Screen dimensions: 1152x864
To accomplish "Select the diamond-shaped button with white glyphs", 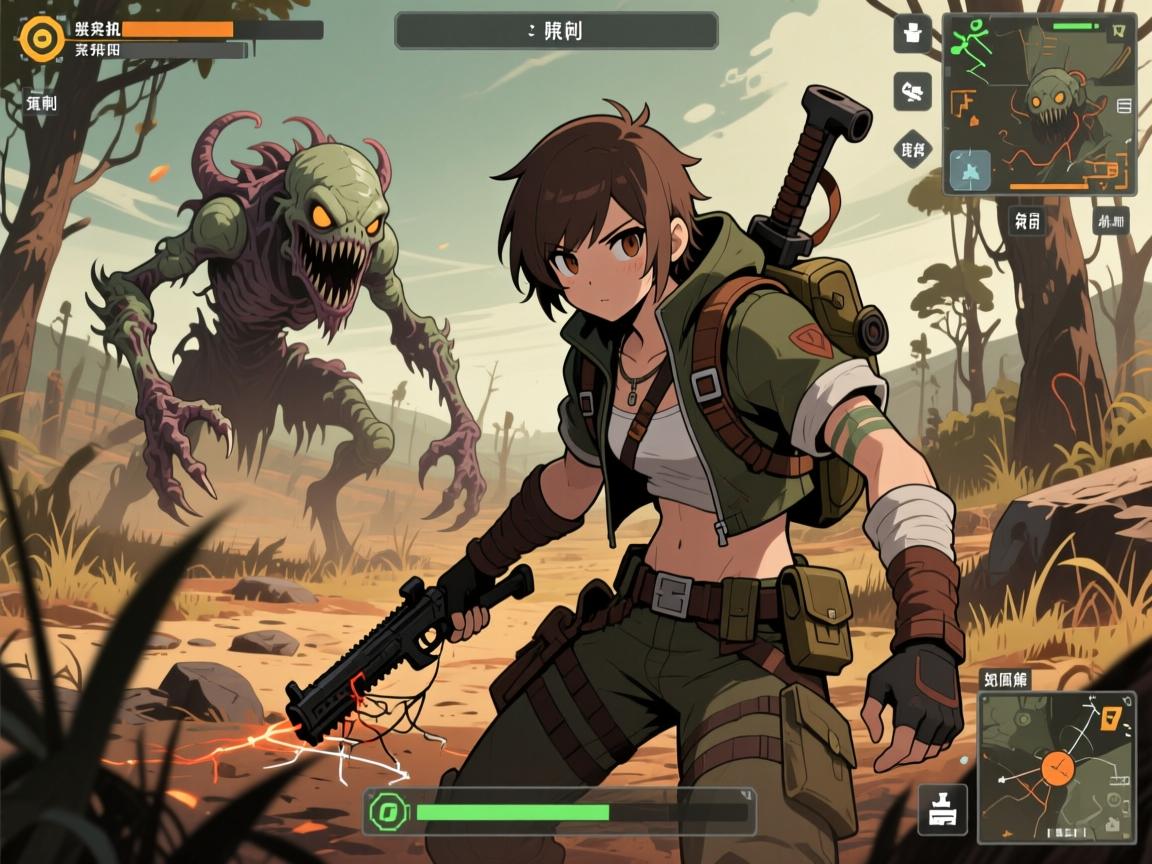I will 912,150.
